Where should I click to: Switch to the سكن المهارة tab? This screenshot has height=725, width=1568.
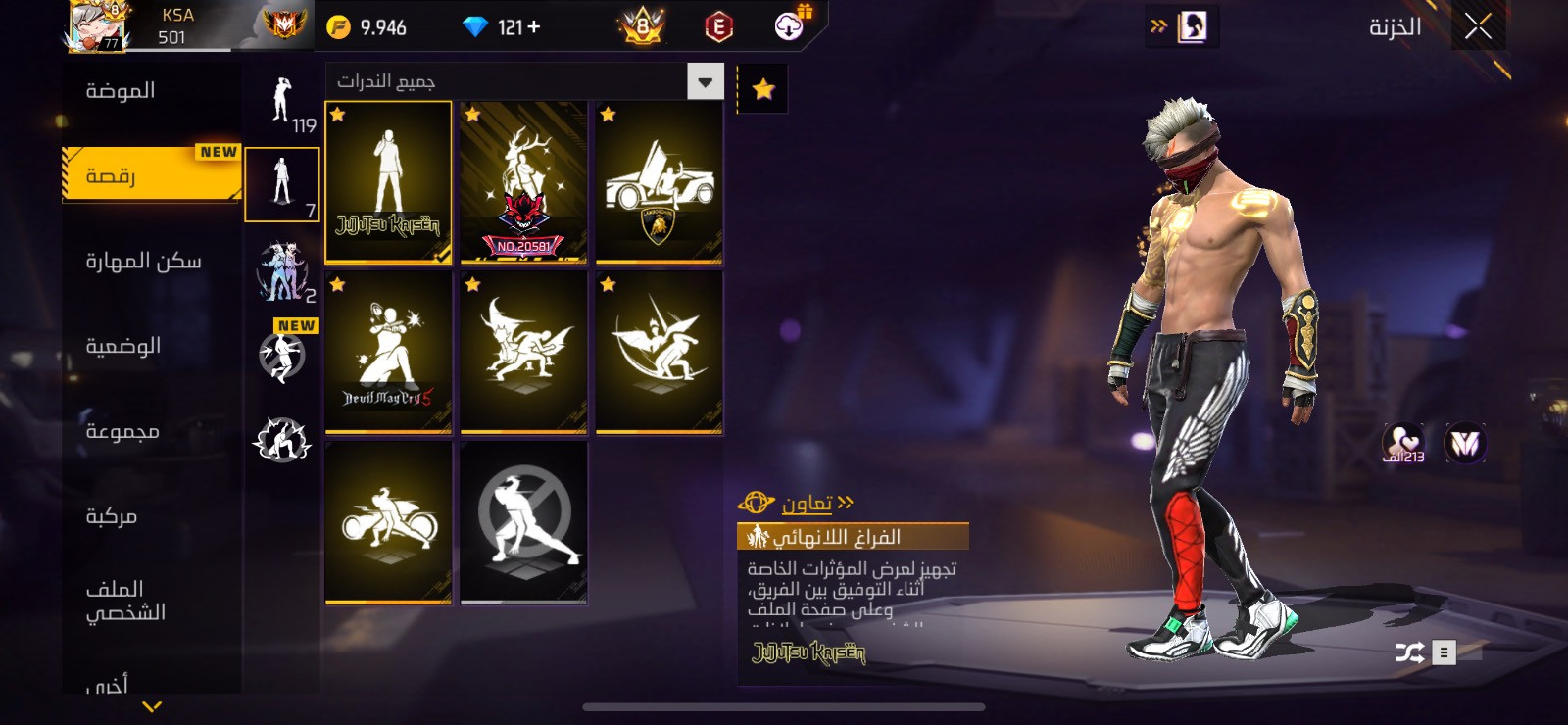(143, 262)
